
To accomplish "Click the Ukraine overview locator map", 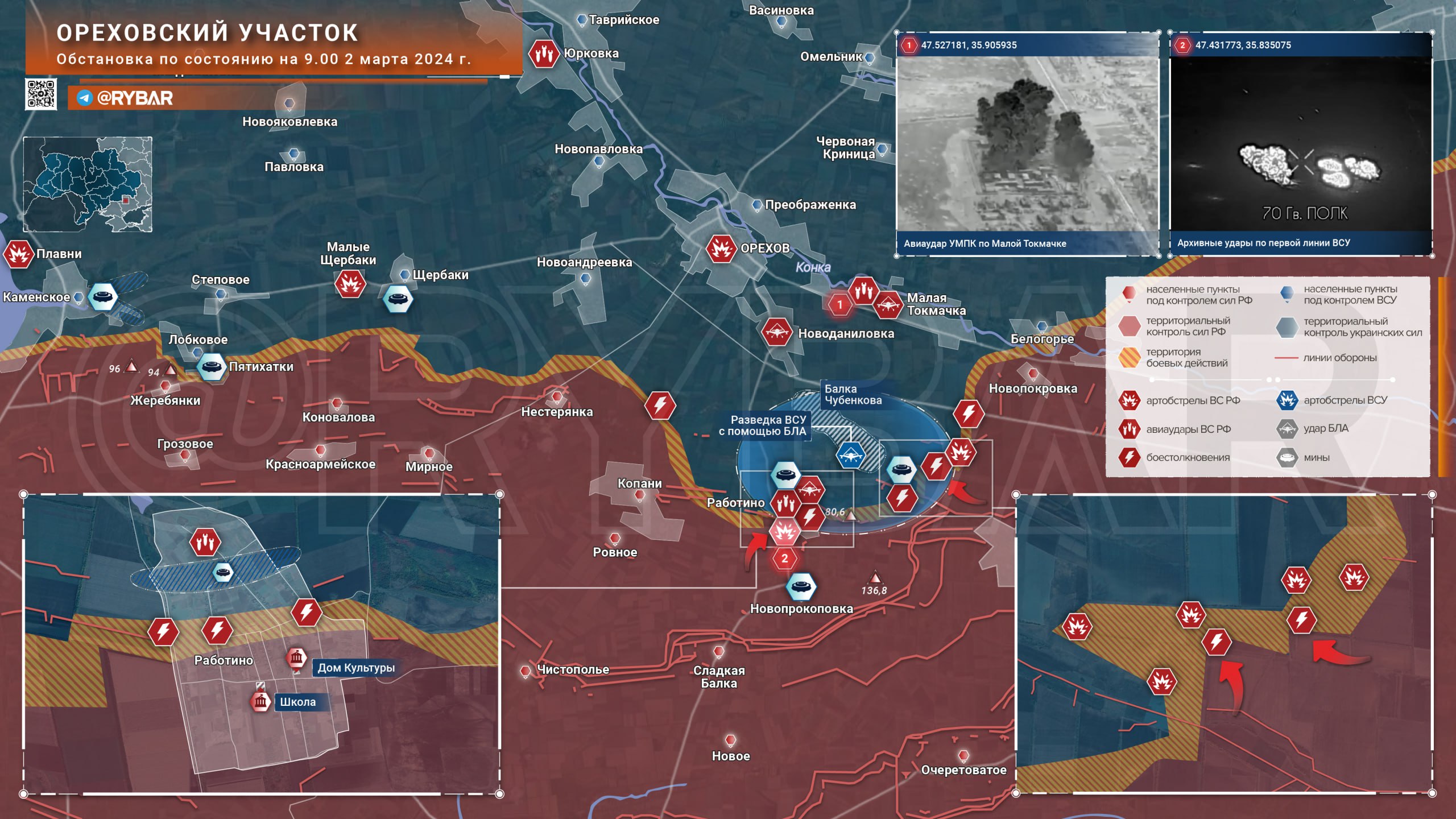I will 88,184.
